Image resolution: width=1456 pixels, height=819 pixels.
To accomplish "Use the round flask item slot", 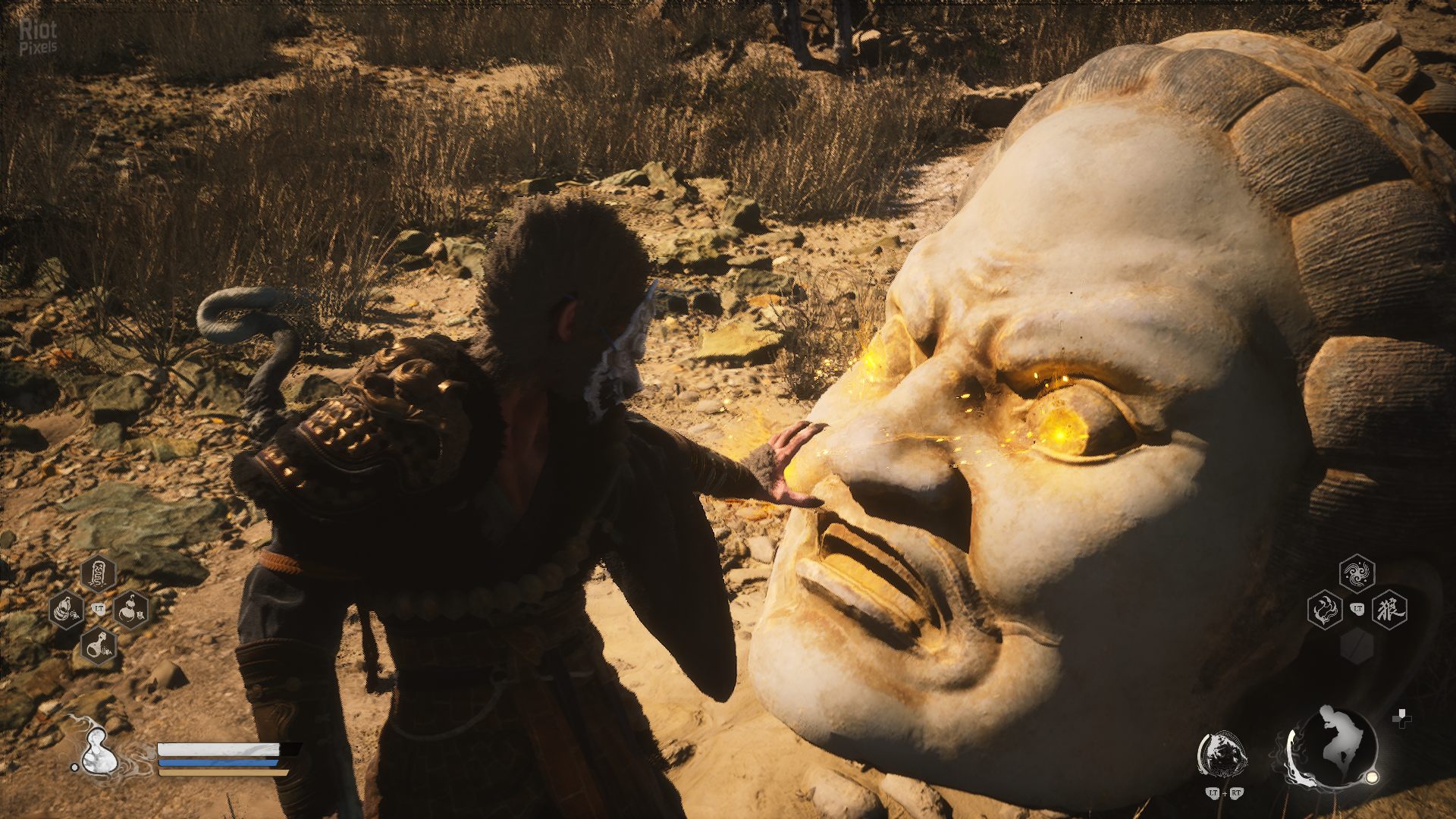I will click(99, 645).
